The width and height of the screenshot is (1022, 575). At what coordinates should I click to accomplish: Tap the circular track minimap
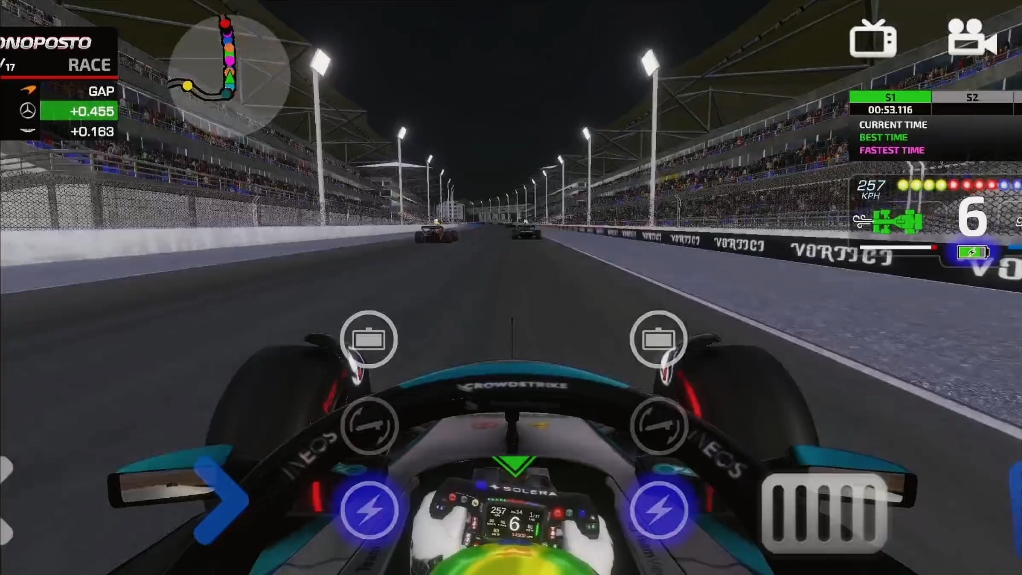point(228,70)
